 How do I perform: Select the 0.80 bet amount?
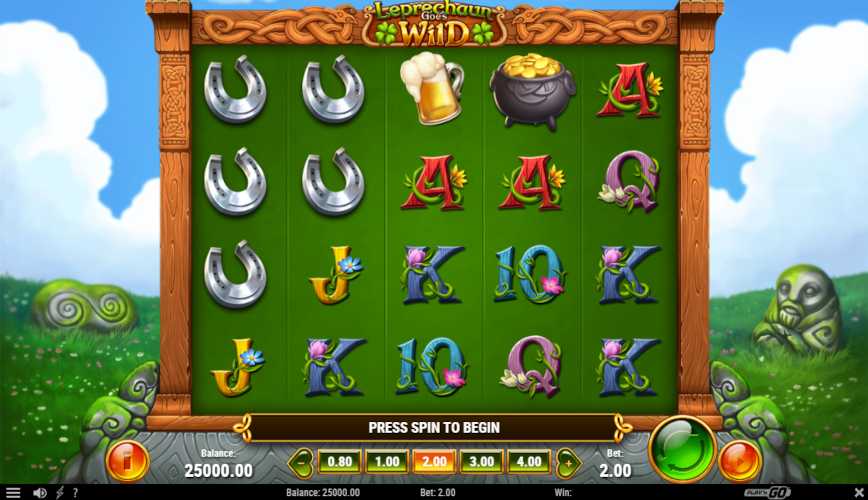tap(339, 462)
